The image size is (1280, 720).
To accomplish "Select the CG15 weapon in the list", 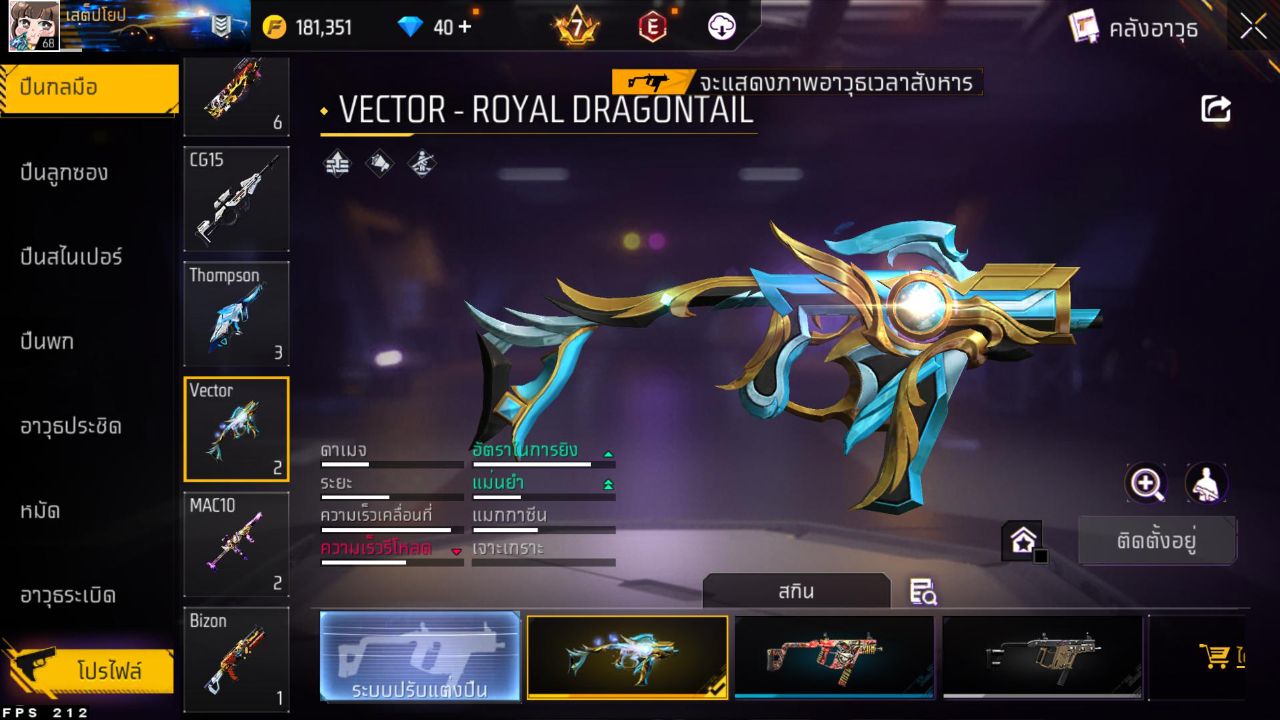I will coord(236,199).
